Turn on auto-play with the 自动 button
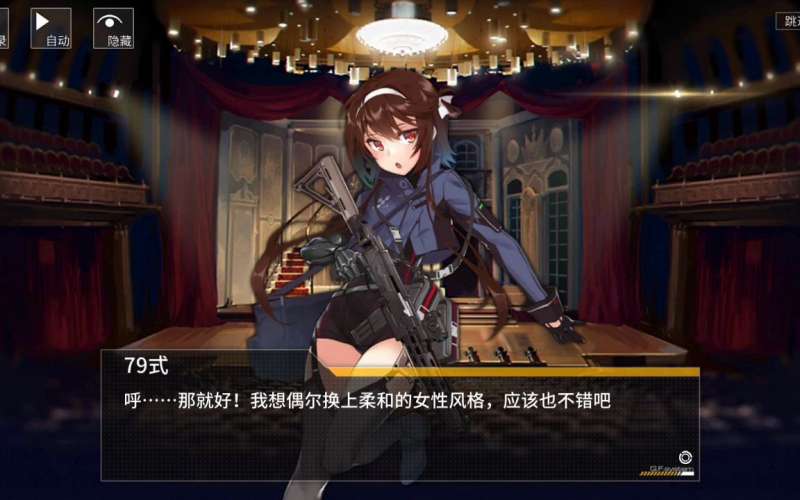Screen dimensions: 800x500 pyautogui.click(x=51, y=28)
